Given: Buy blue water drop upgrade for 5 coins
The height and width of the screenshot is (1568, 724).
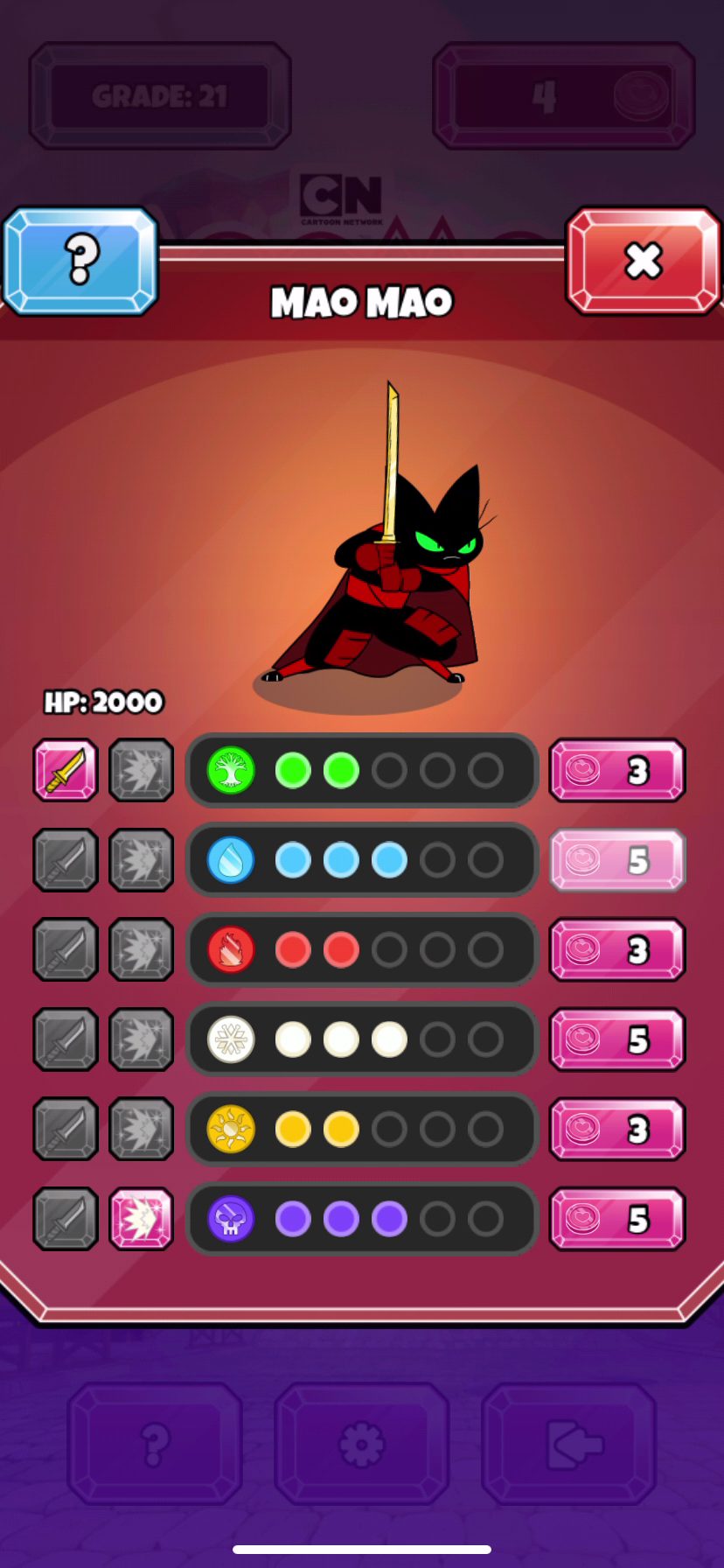Looking at the screenshot, I should click(617, 860).
